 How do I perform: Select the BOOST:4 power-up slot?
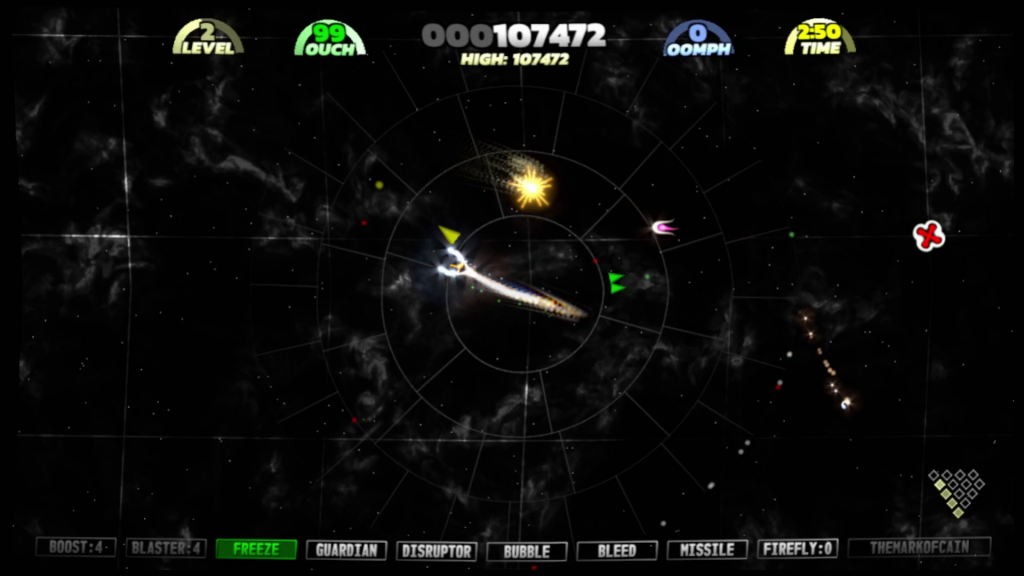click(76, 548)
